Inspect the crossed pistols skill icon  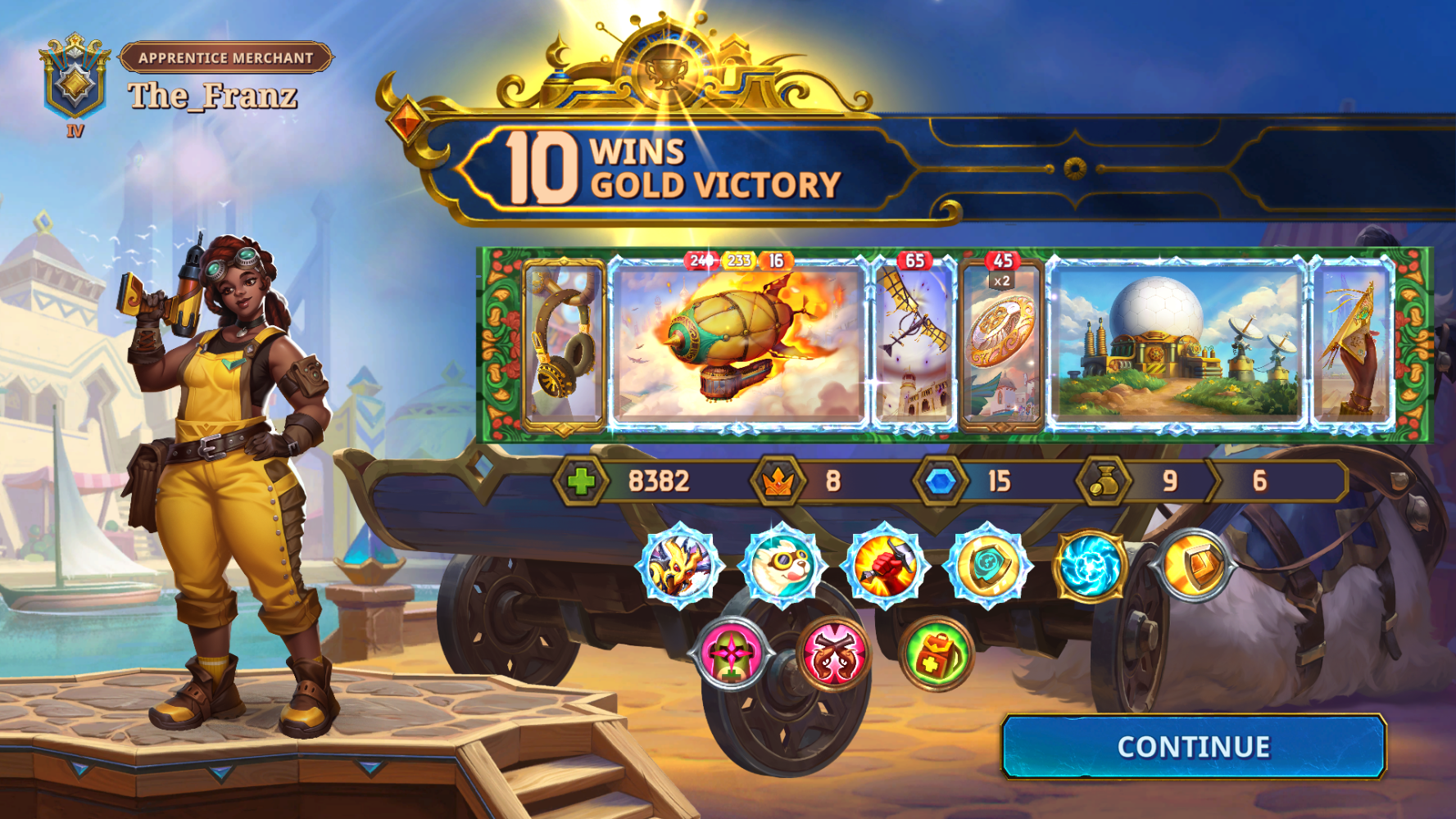click(x=833, y=654)
